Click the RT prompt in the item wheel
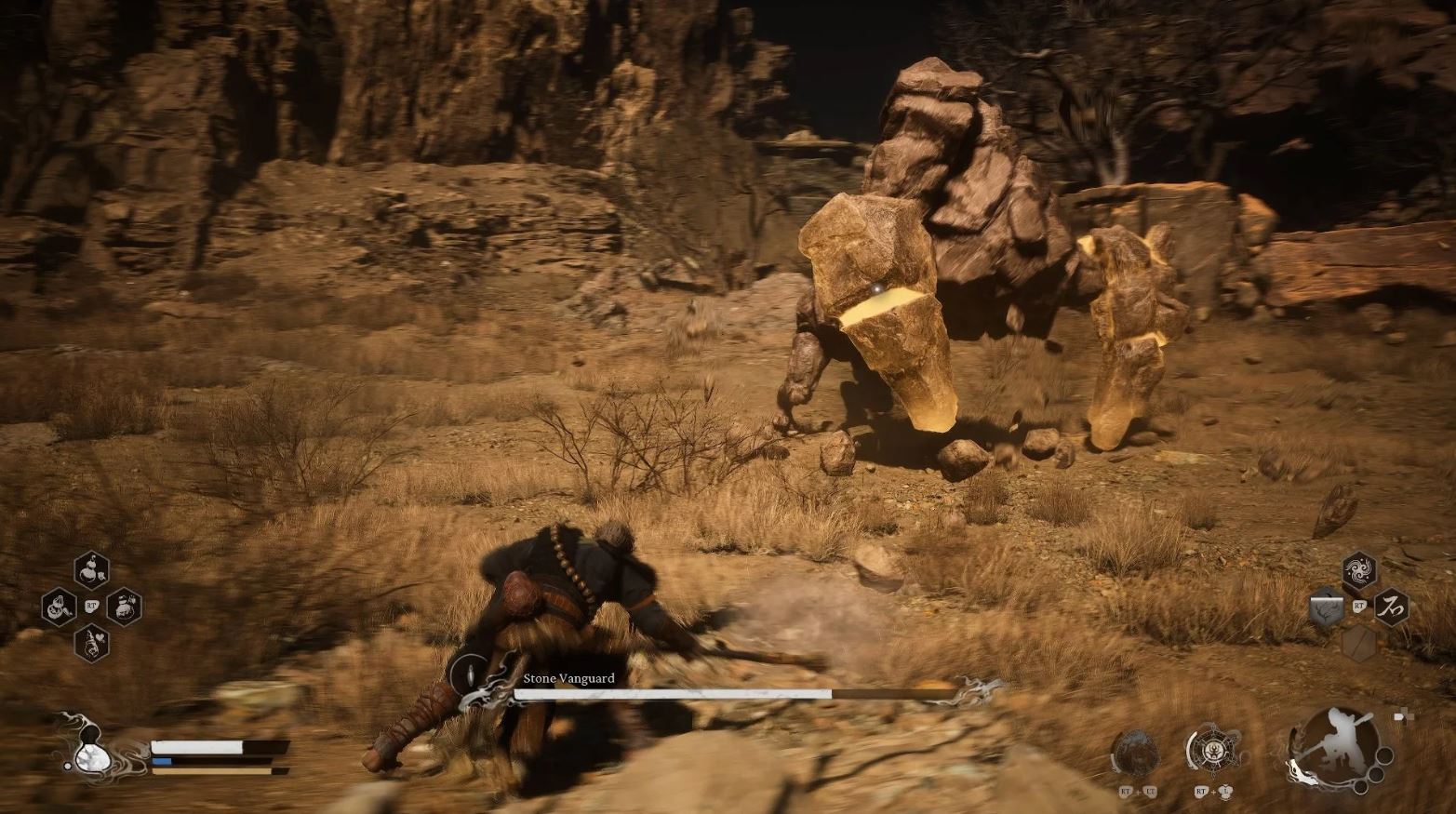The image size is (1456, 814). point(92,605)
